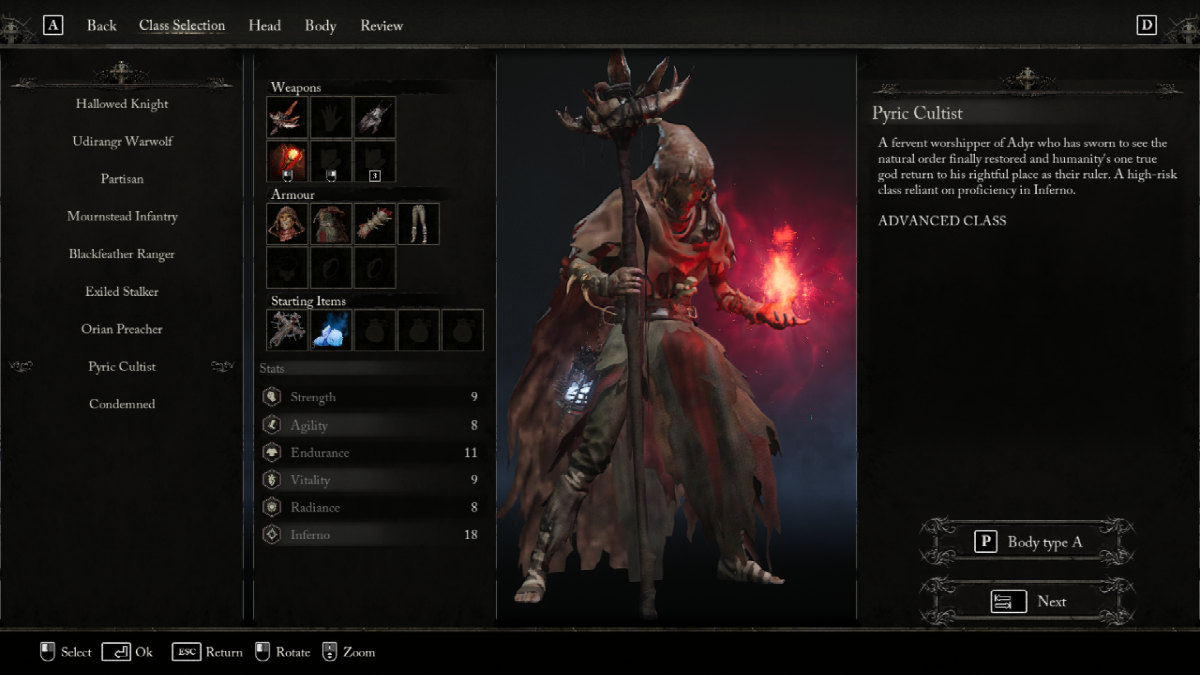The image size is (1200, 675).
Task: Go back using the Back tab
Action: coord(101,26)
